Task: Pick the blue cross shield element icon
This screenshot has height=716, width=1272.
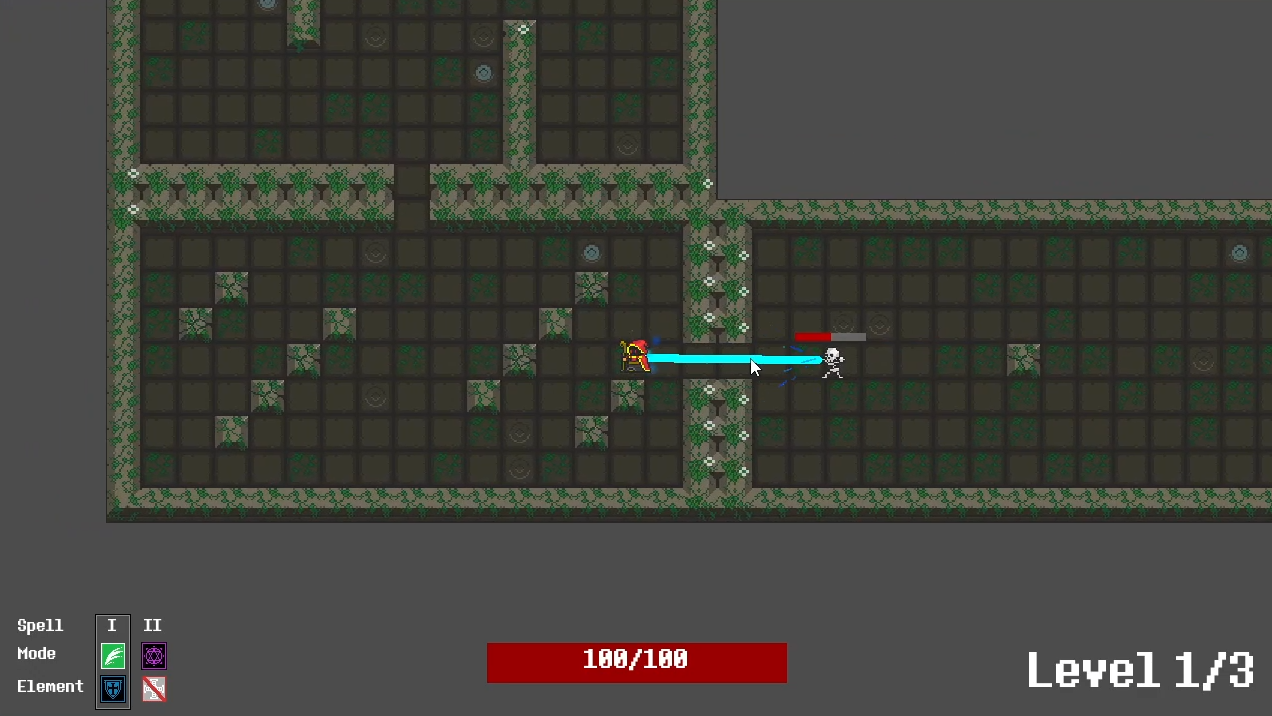Action: [x=113, y=689]
